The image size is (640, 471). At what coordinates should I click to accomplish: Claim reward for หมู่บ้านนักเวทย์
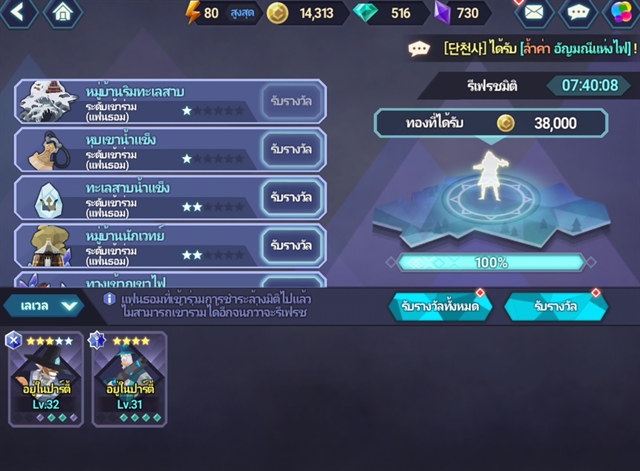[x=291, y=245]
